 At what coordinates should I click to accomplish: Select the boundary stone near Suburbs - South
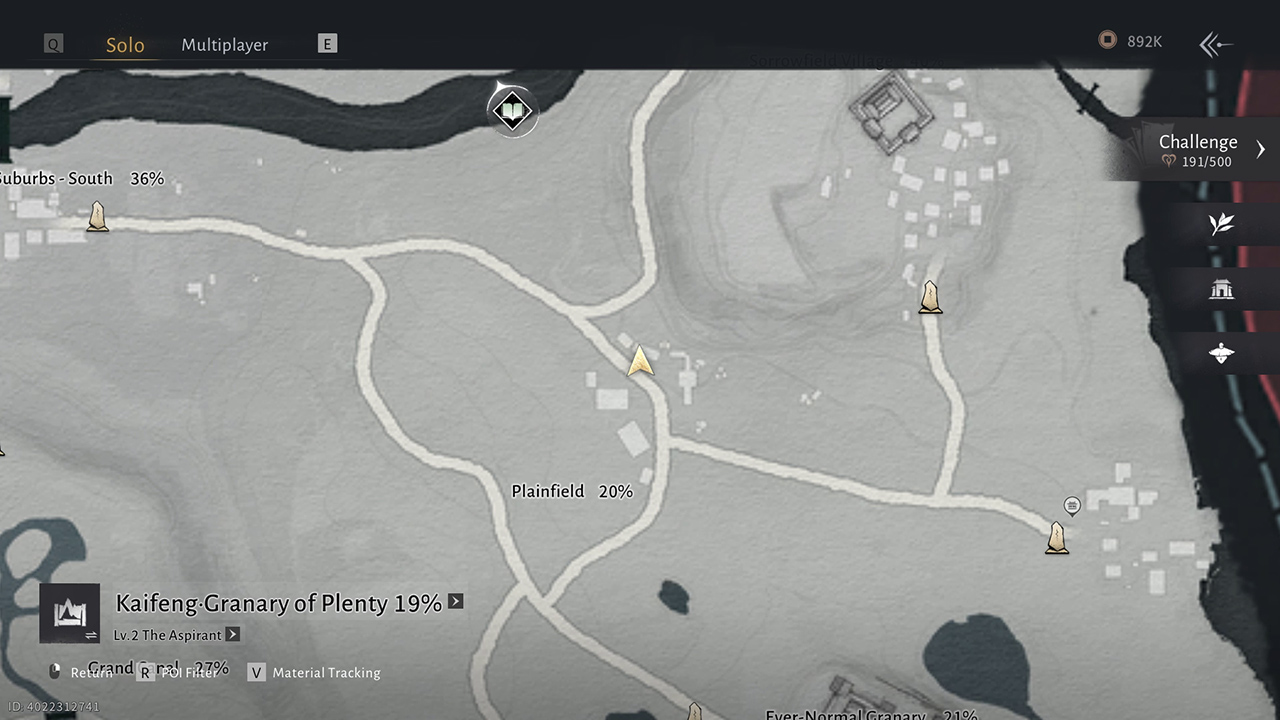[x=97, y=216]
